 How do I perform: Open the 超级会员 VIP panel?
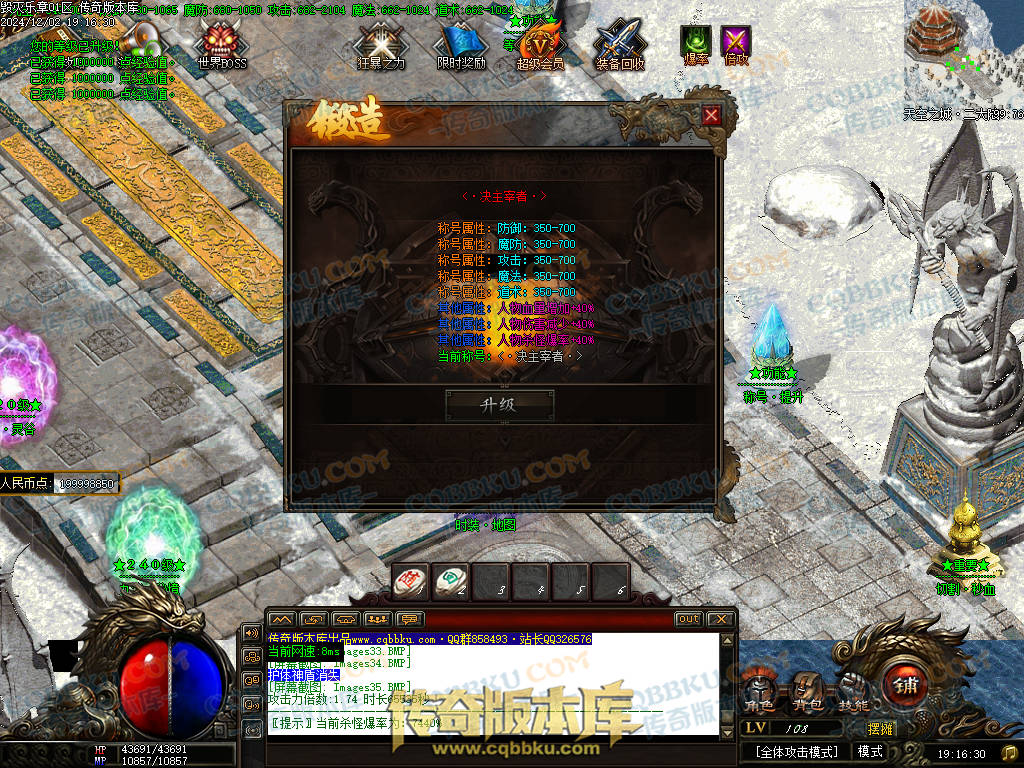point(540,45)
